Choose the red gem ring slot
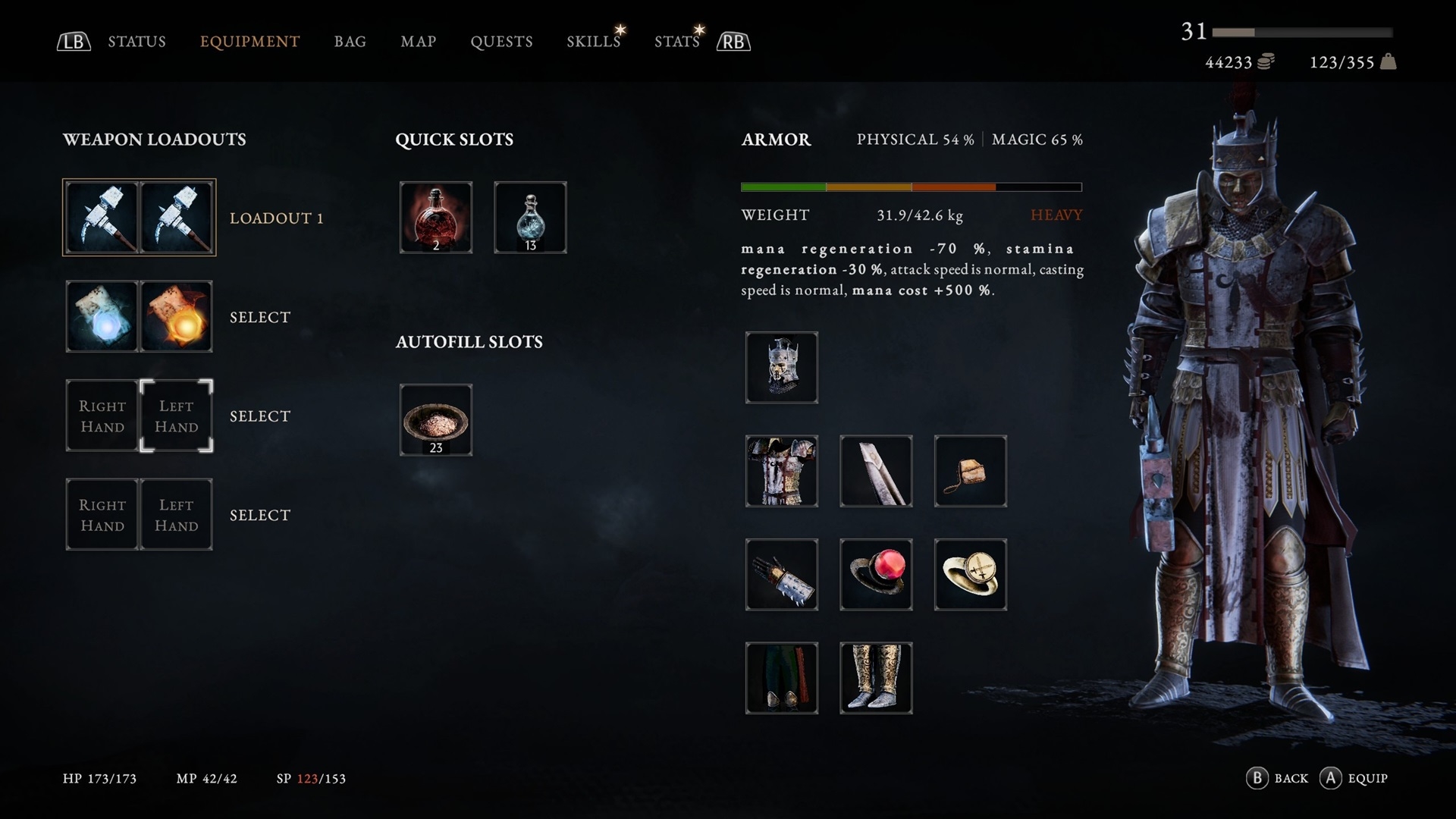 click(x=876, y=575)
